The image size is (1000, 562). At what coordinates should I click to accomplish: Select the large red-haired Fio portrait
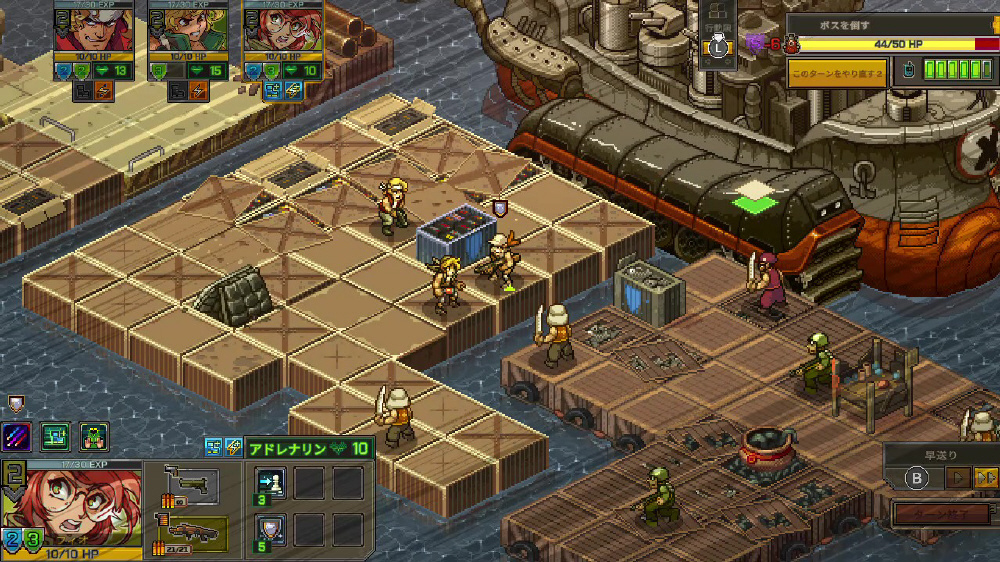(x=70, y=505)
